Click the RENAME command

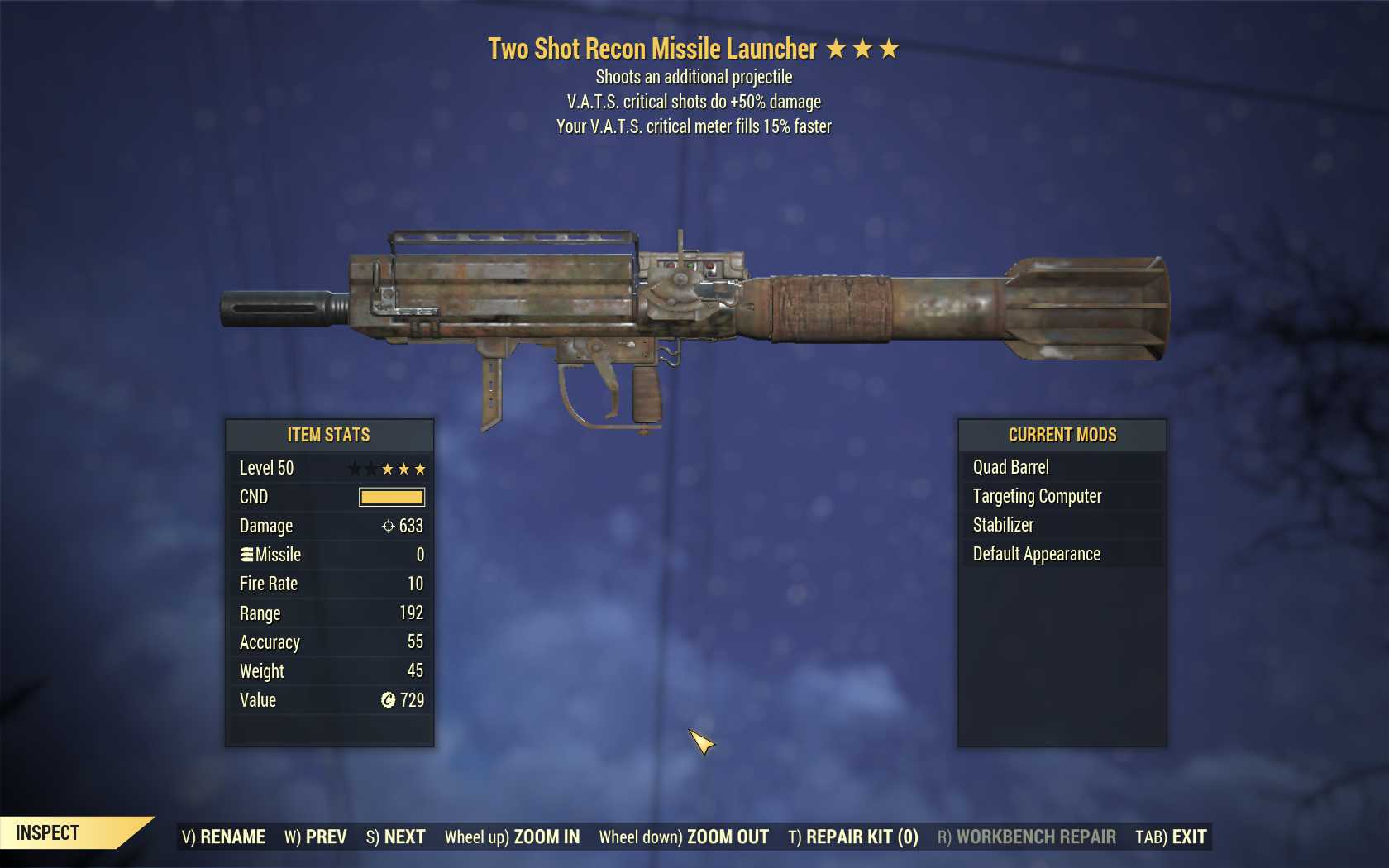pos(224,836)
